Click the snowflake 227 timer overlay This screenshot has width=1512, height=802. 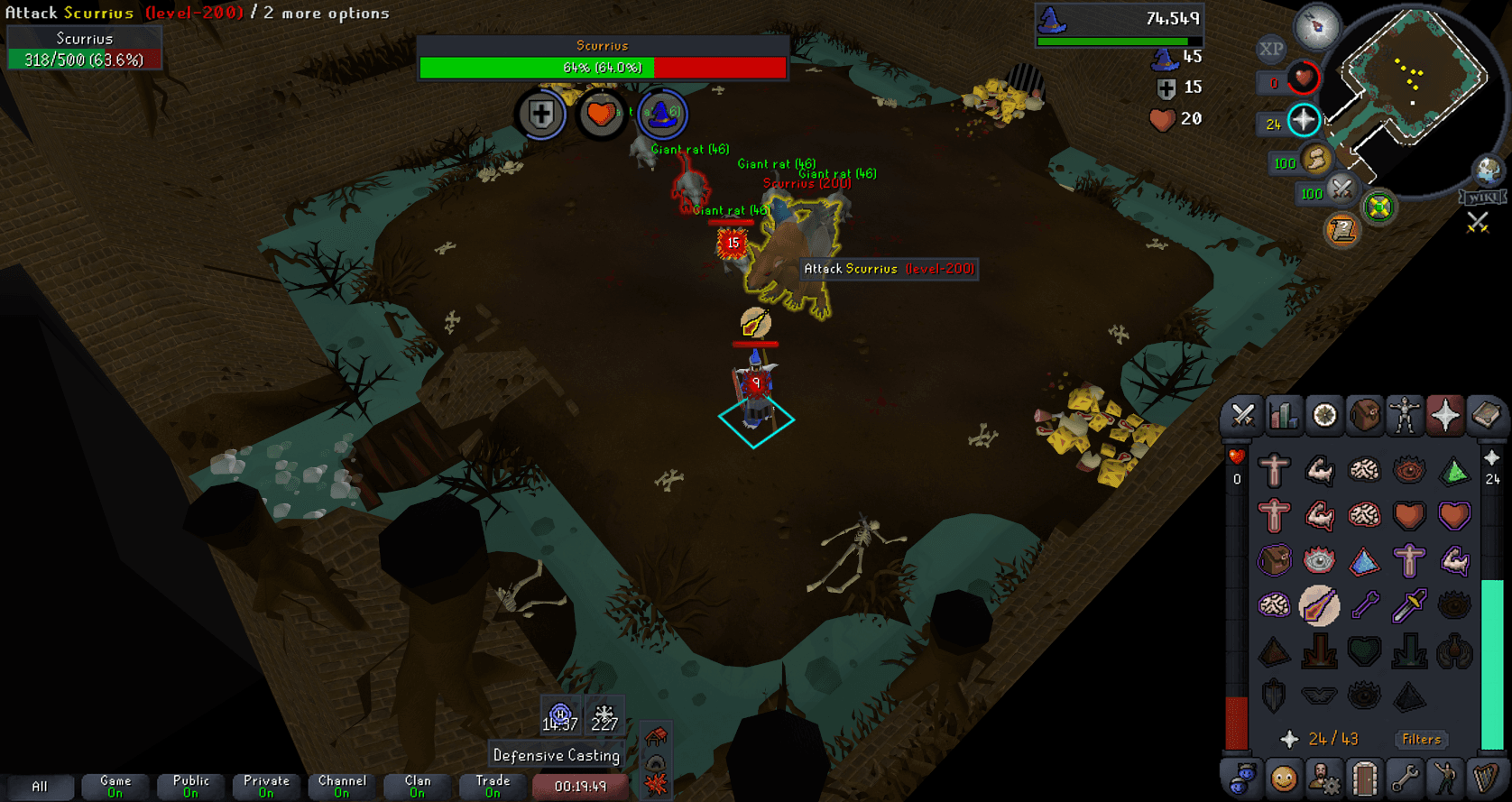click(605, 715)
